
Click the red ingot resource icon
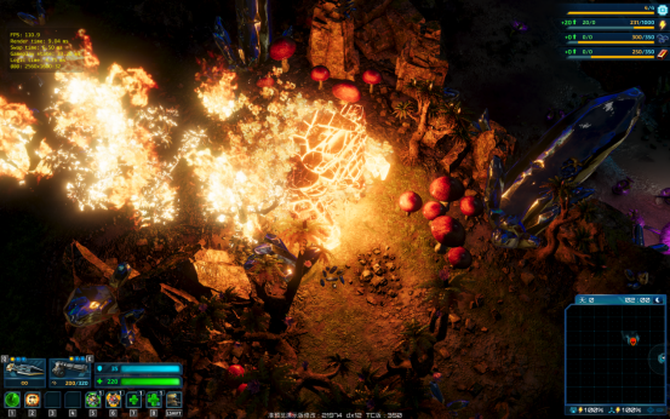pyautogui.click(x=662, y=52)
